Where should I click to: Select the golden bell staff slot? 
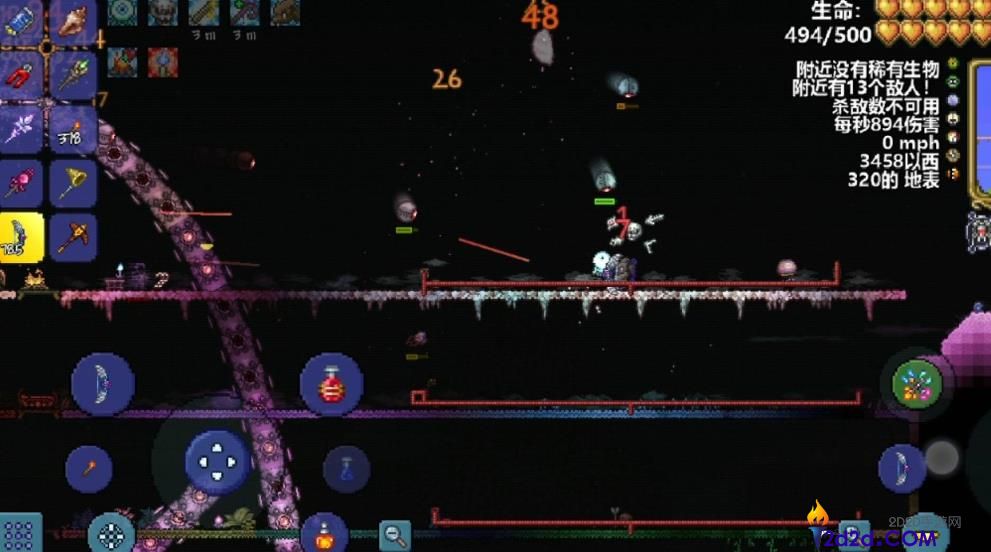tap(73, 183)
